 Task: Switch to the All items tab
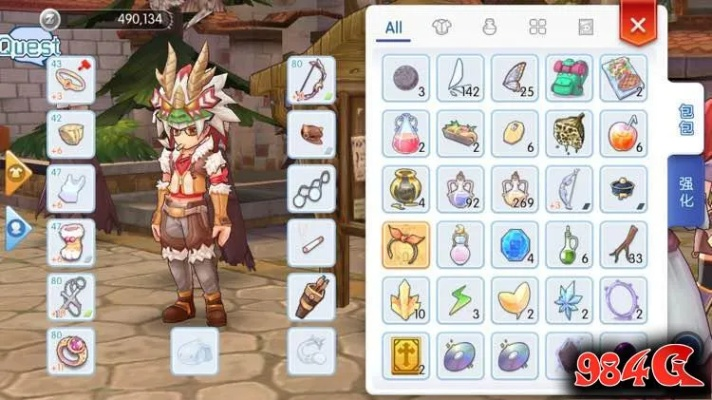tap(394, 27)
